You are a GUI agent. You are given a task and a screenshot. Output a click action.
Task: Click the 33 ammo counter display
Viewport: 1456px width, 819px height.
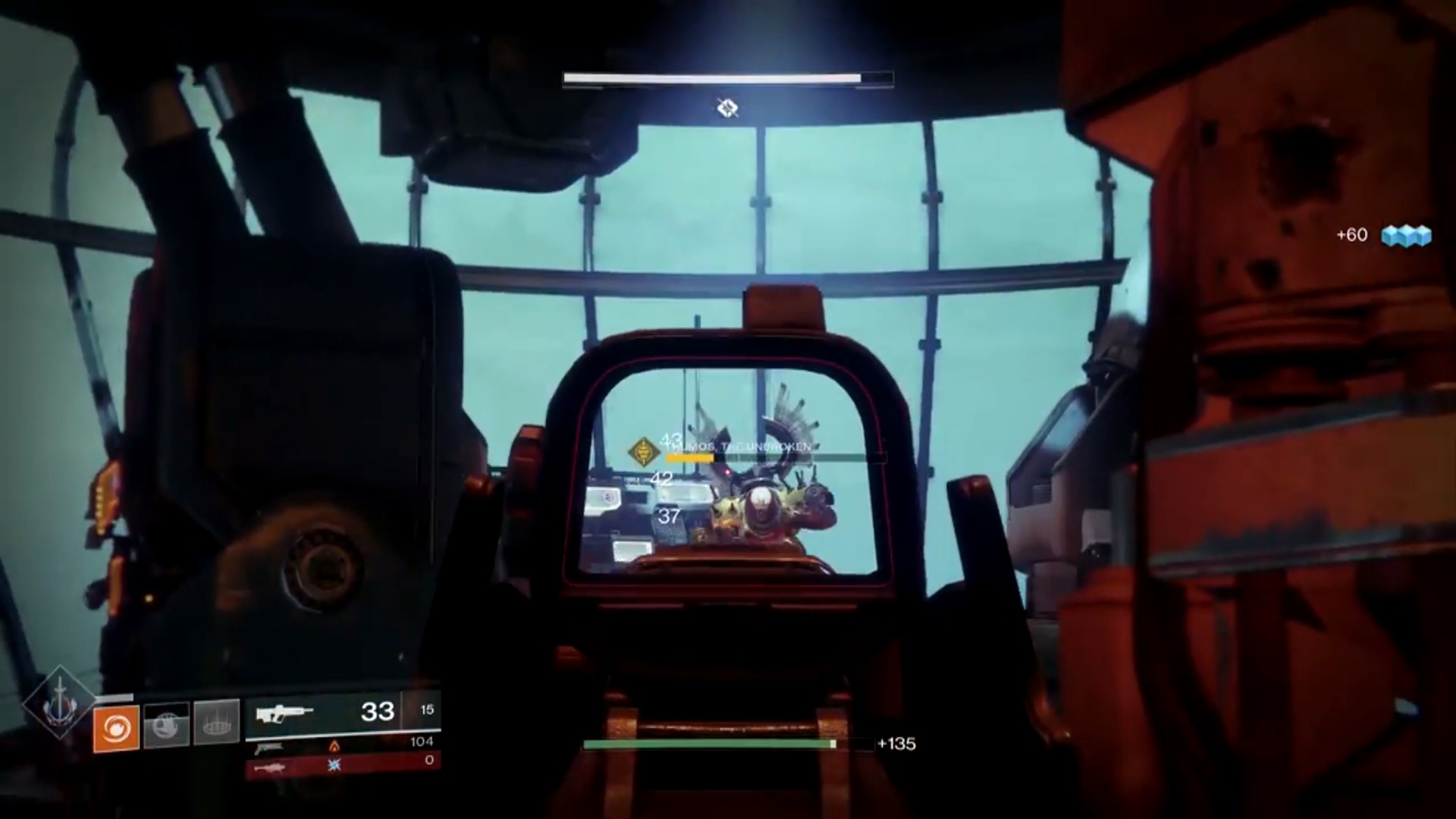click(375, 711)
